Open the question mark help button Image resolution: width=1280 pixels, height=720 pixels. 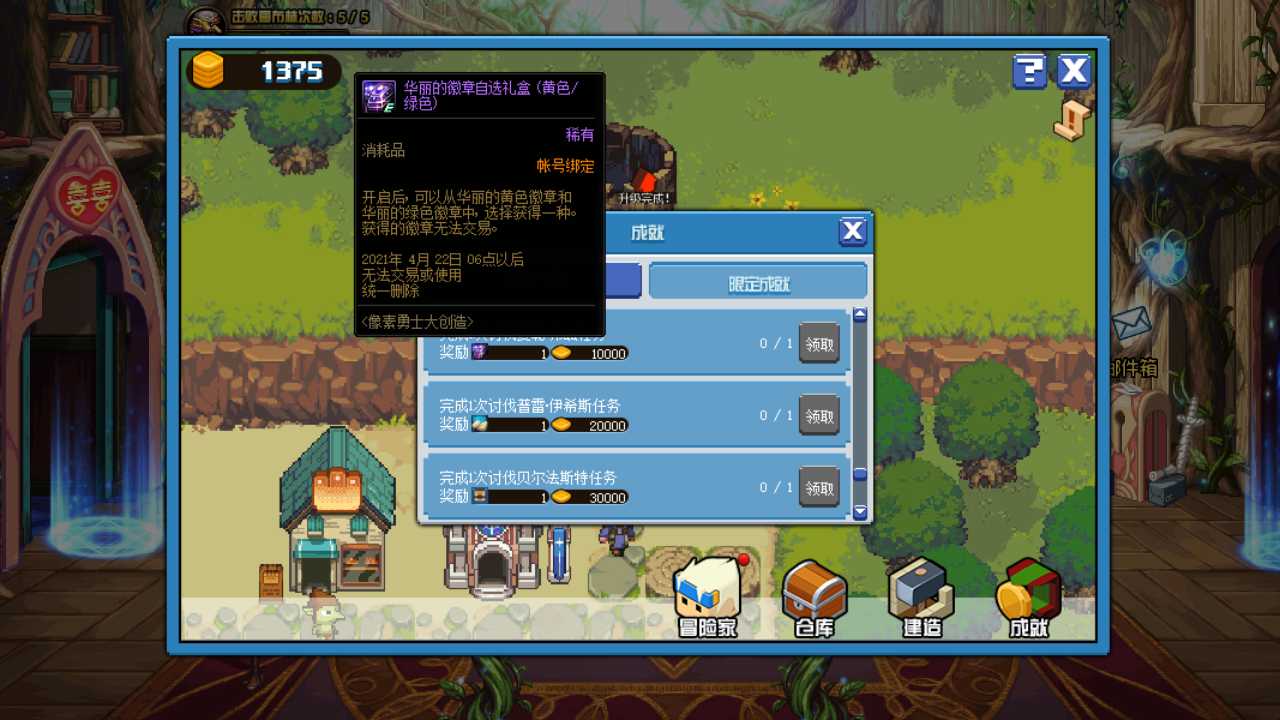(x=1029, y=71)
